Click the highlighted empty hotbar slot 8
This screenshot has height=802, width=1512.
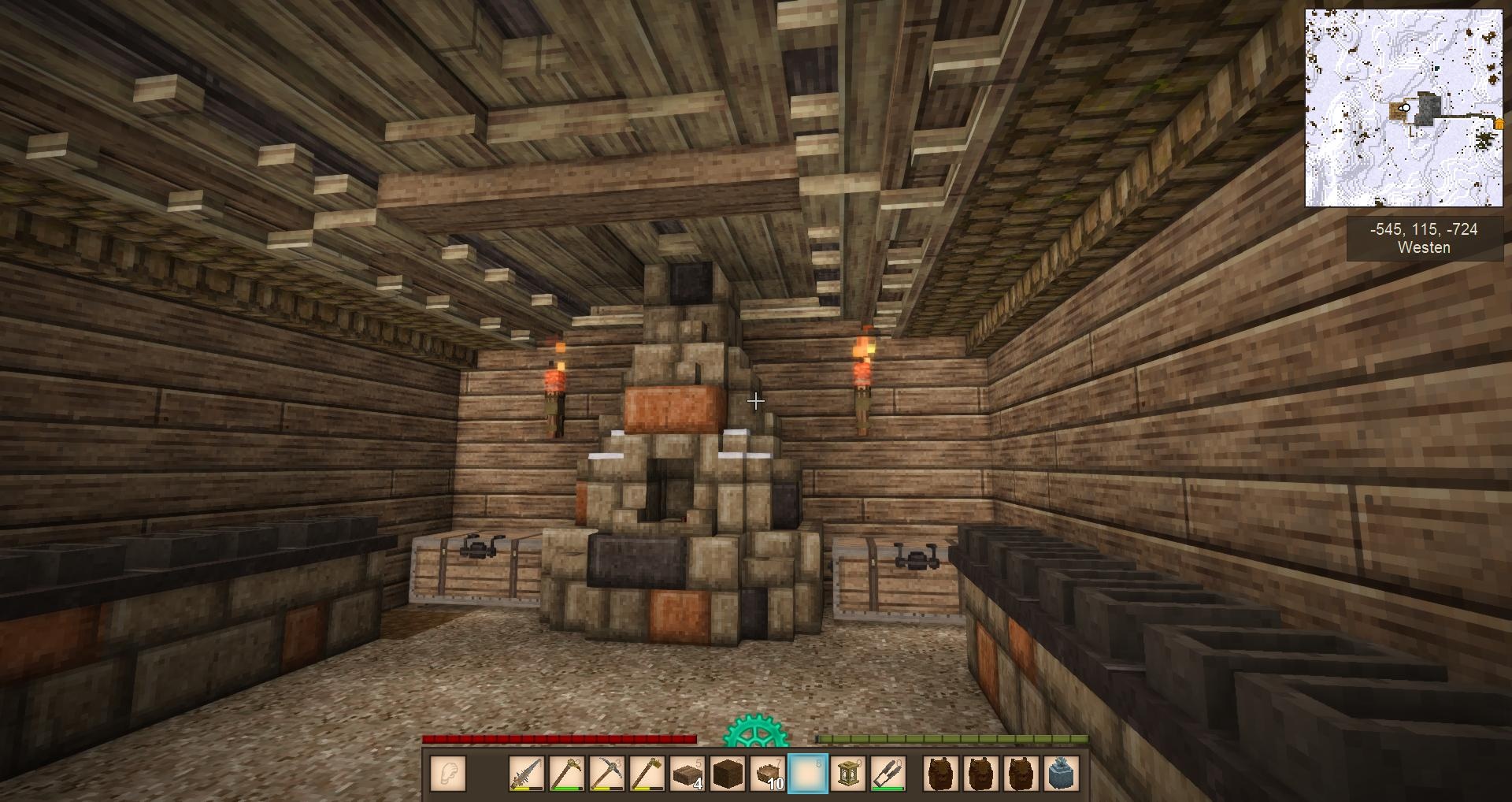(x=808, y=774)
